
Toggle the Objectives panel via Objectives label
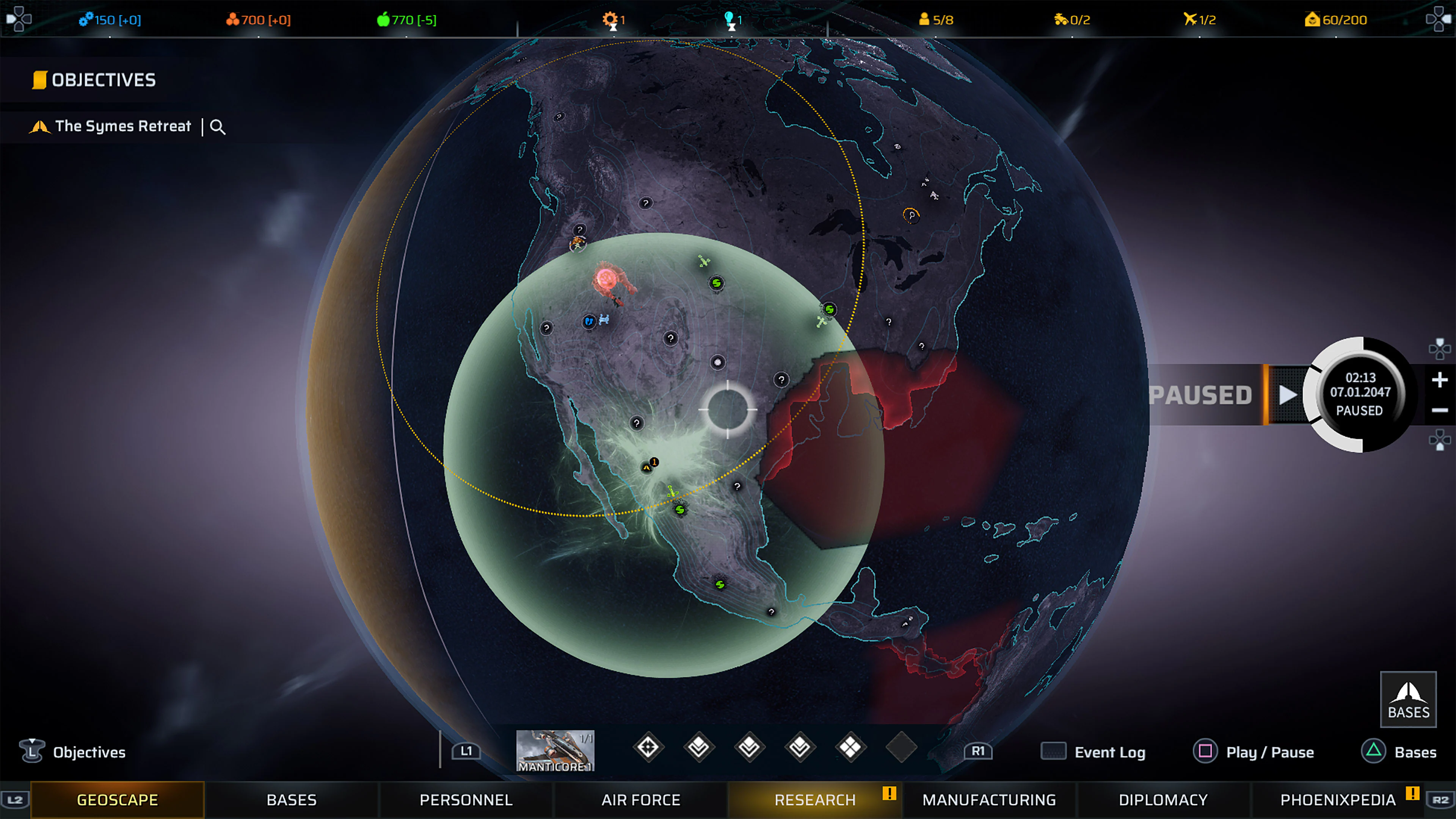click(x=89, y=752)
